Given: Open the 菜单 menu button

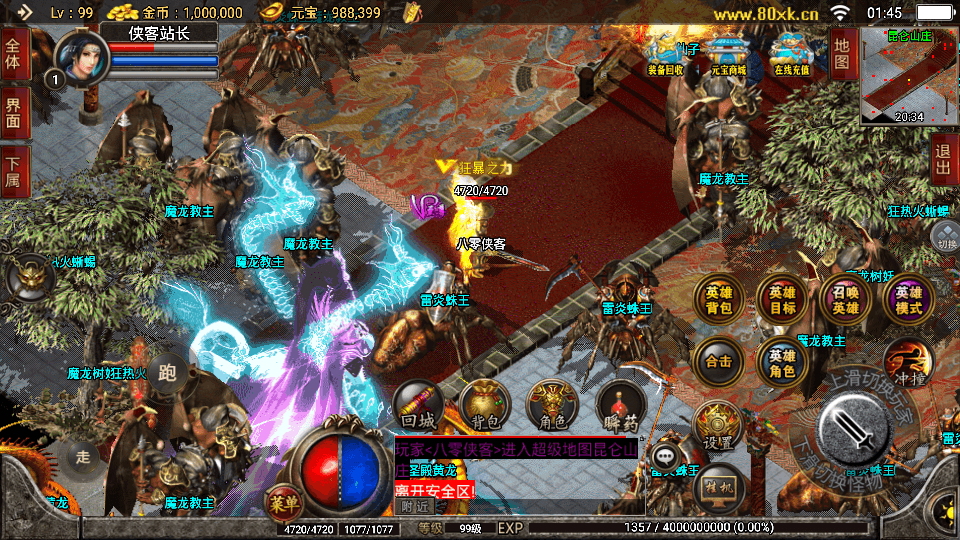Looking at the screenshot, I should [x=281, y=500].
